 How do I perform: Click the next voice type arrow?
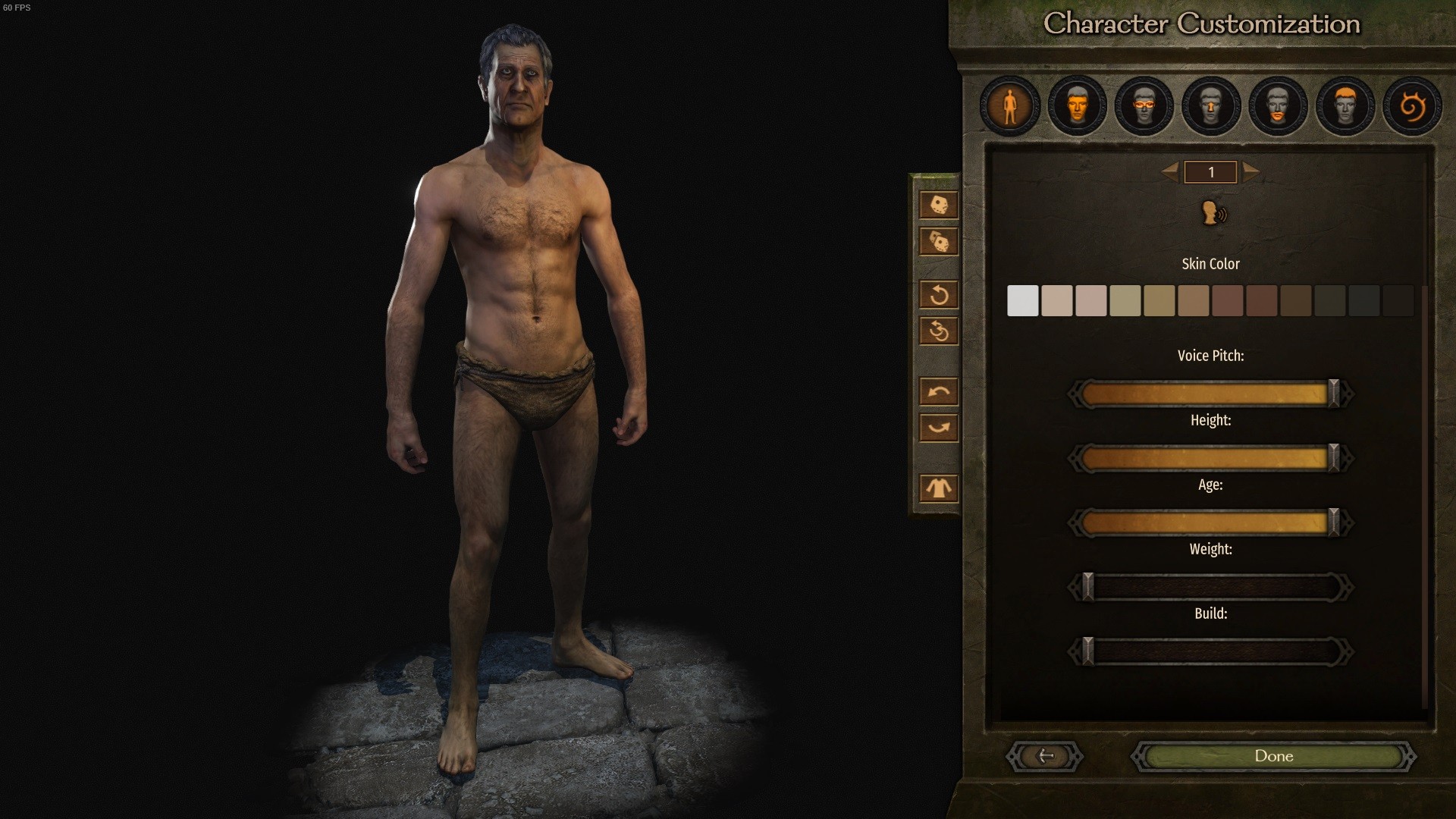tap(1251, 172)
